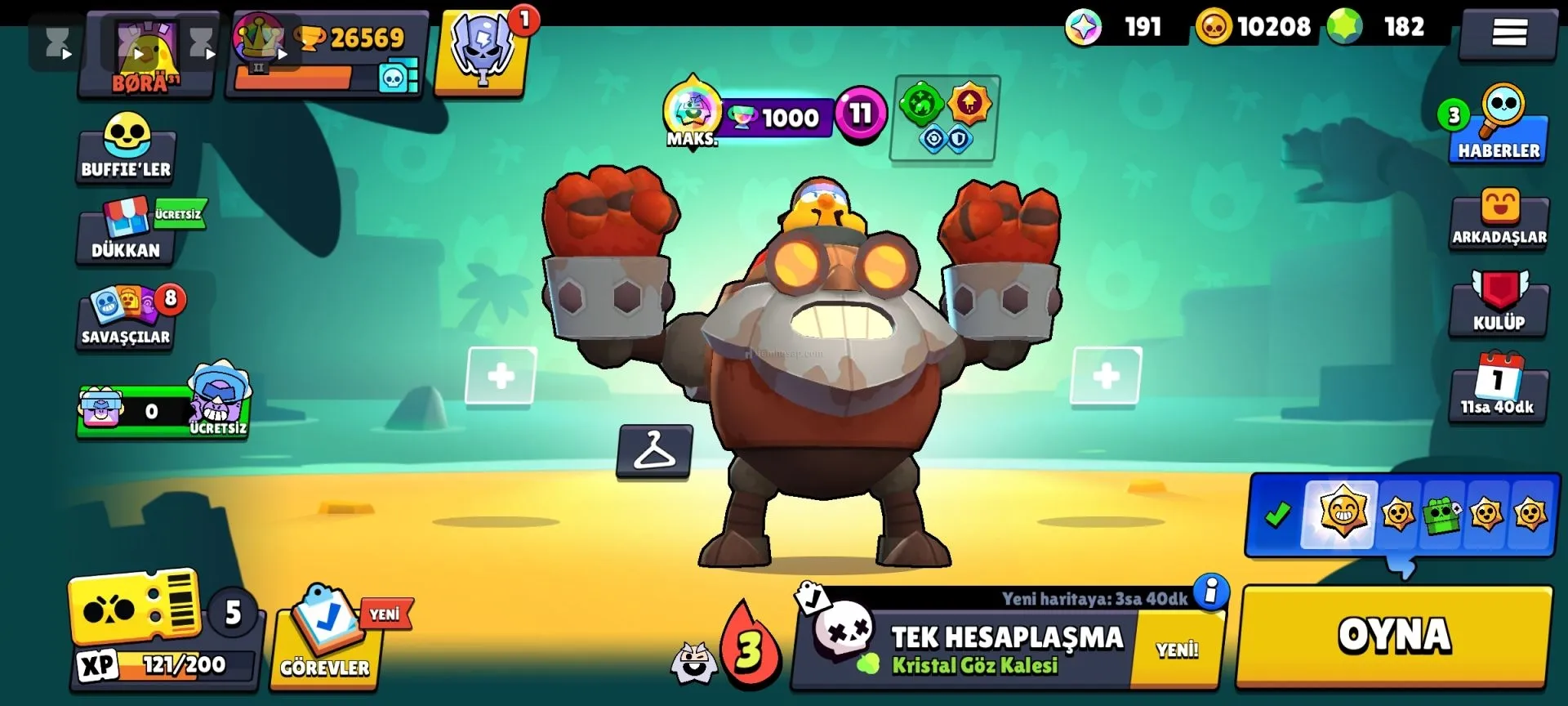Open the skin hanger button

[x=654, y=450]
